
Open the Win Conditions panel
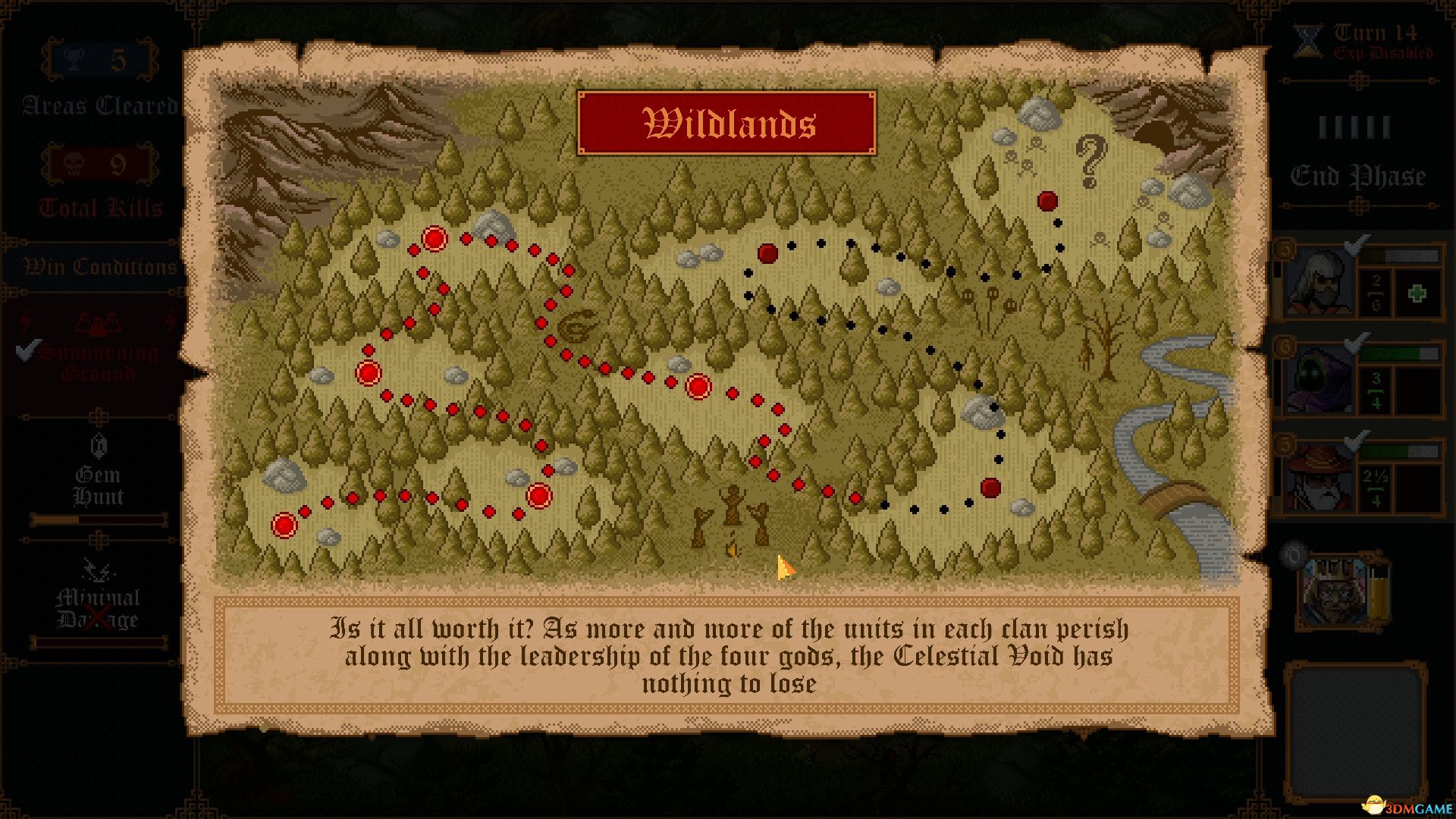tap(99, 267)
